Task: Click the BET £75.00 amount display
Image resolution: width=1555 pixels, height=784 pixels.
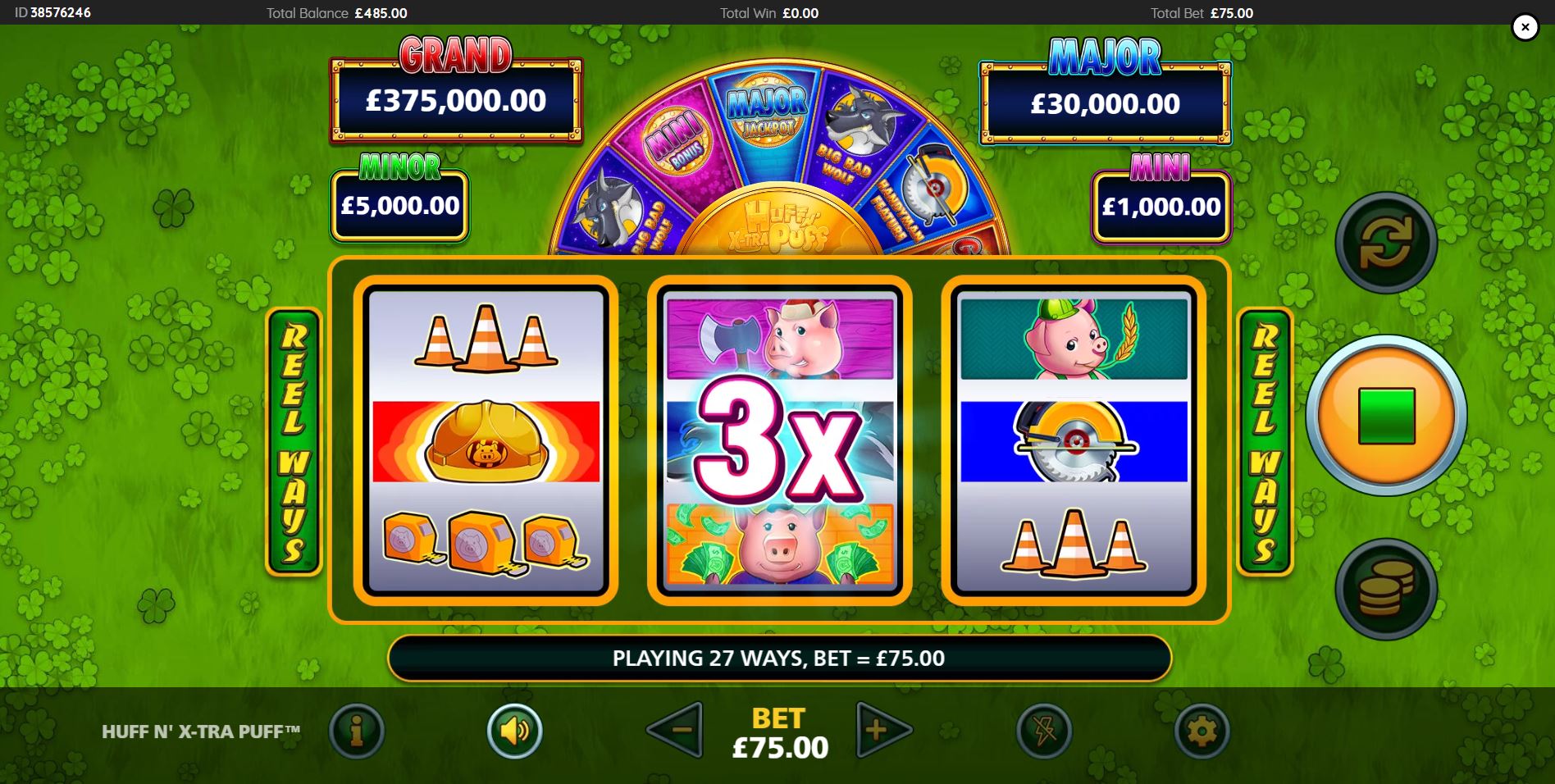Action: coord(777,732)
